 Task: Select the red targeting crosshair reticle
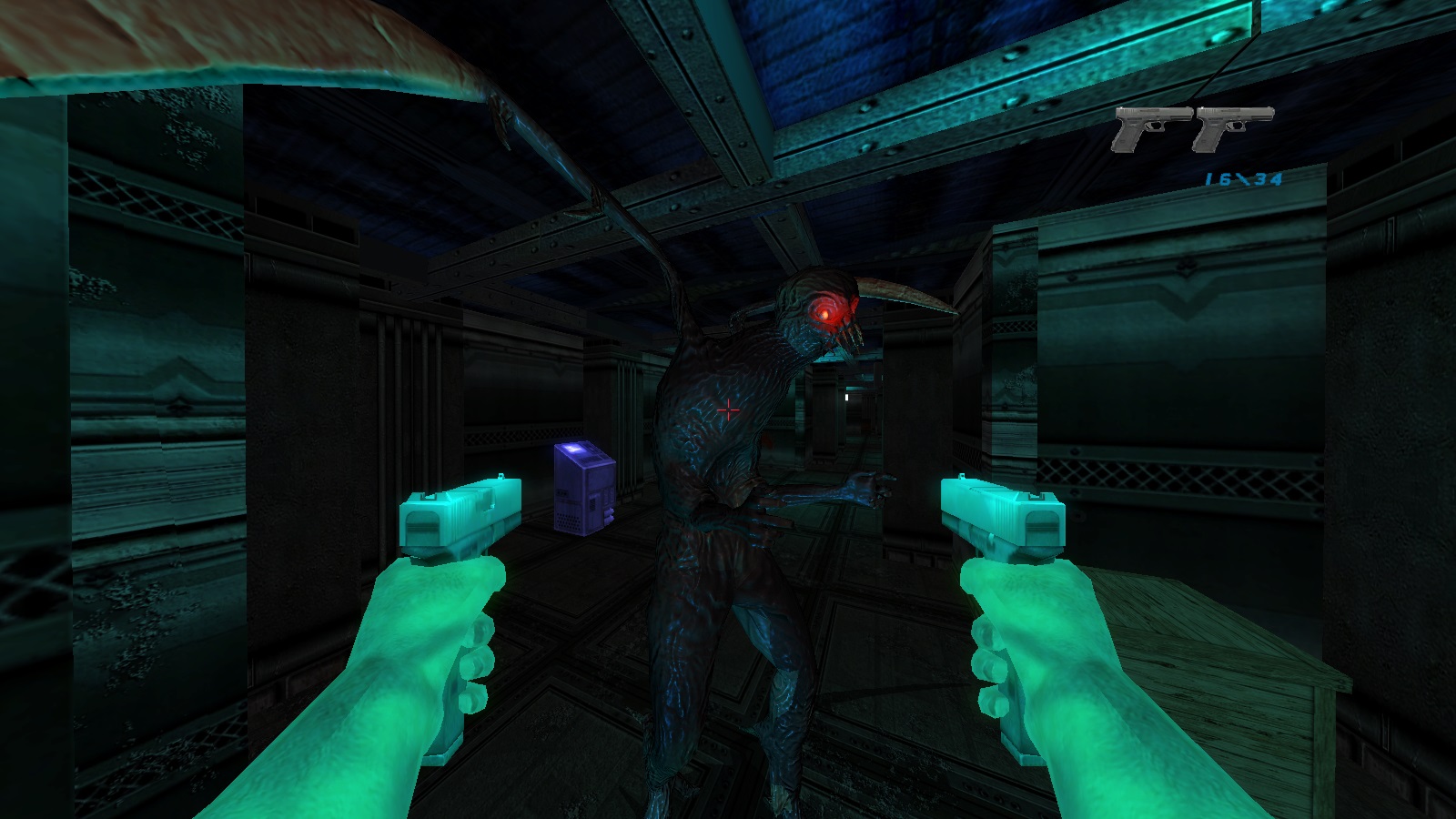730,410
